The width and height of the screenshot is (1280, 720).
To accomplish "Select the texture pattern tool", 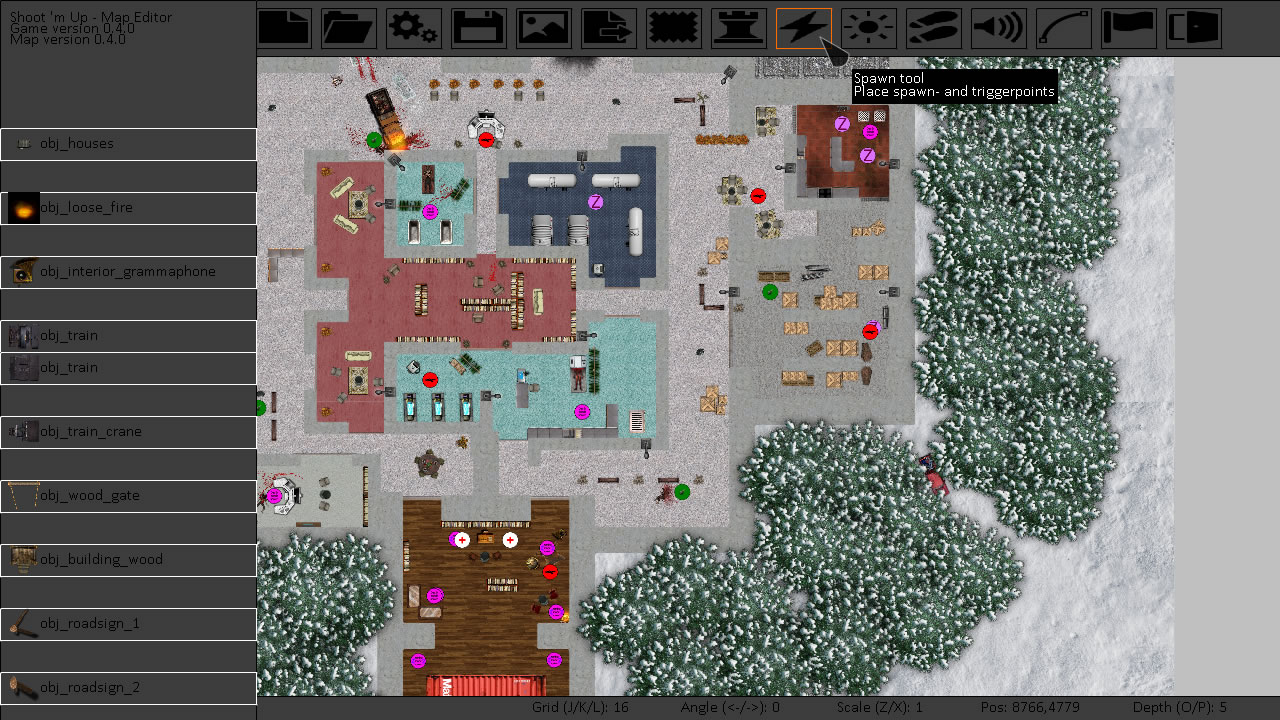I will point(673,28).
